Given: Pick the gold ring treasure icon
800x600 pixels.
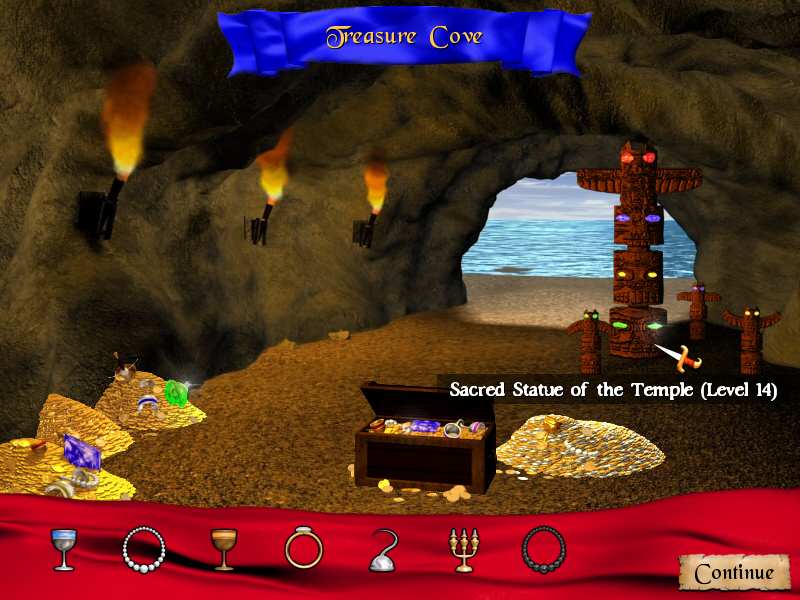Looking at the screenshot, I should [x=302, y=548].
